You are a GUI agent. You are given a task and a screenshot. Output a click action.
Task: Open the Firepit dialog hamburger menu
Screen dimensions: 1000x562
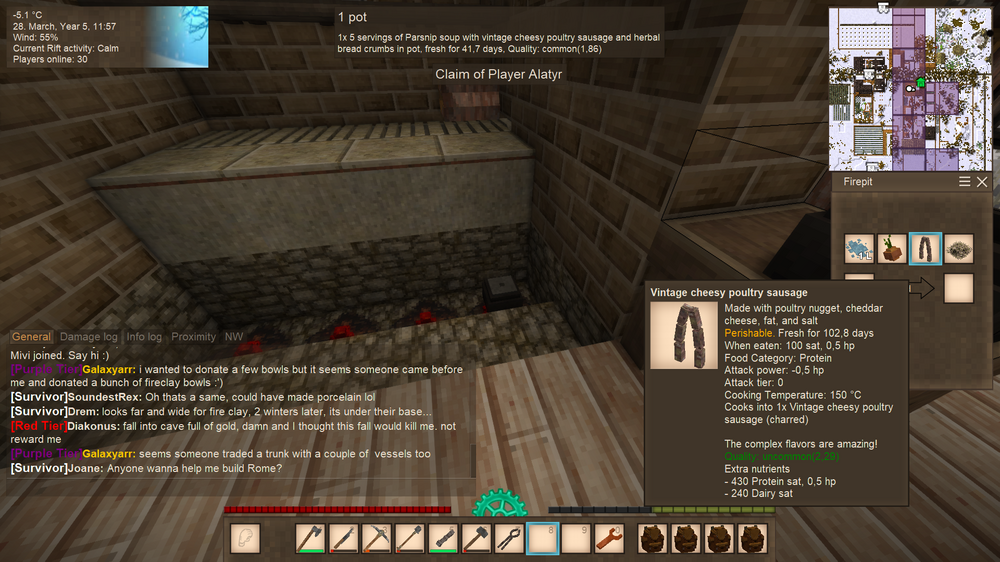pos(965,182)
